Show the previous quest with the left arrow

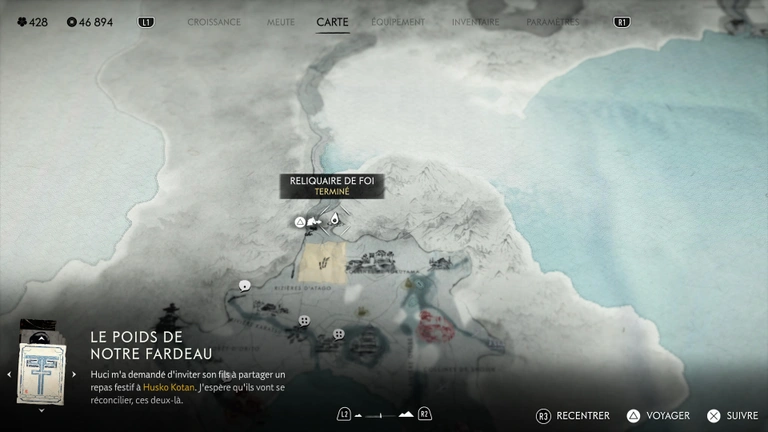(x=9, y=374)
